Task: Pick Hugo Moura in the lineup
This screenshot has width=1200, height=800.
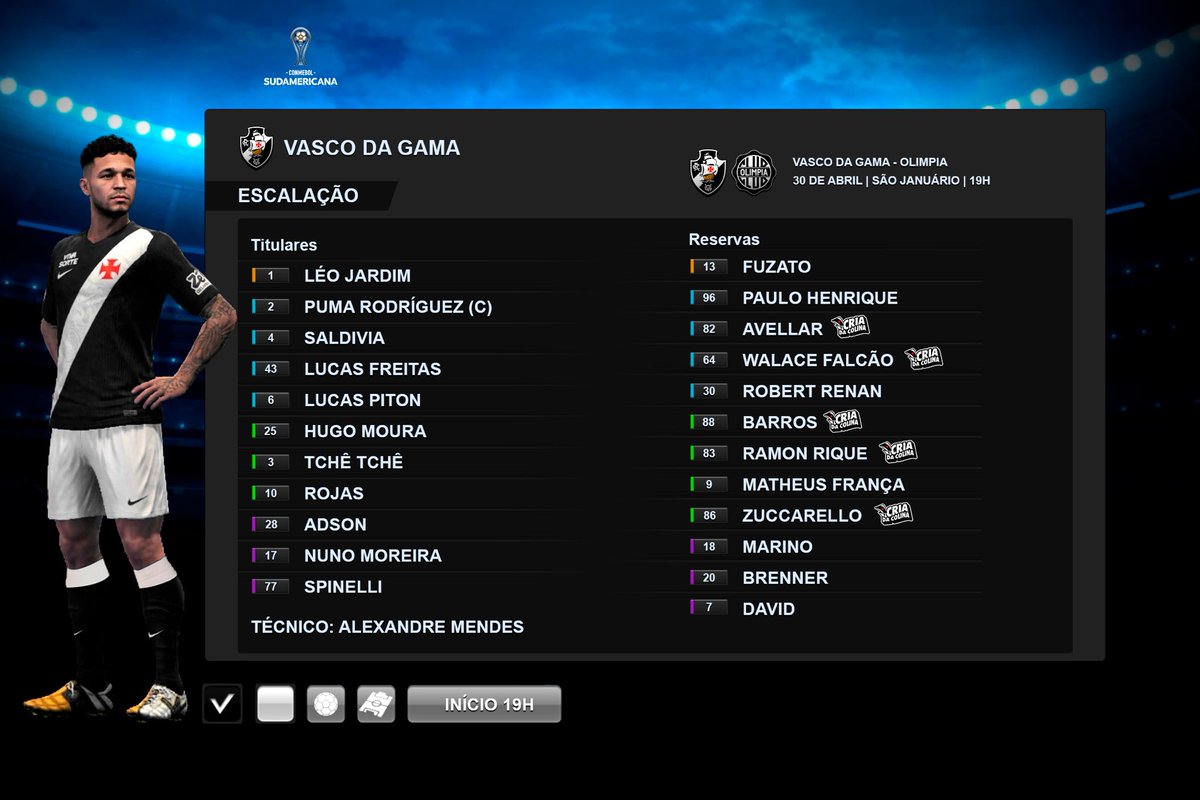Action: [365, 431]
